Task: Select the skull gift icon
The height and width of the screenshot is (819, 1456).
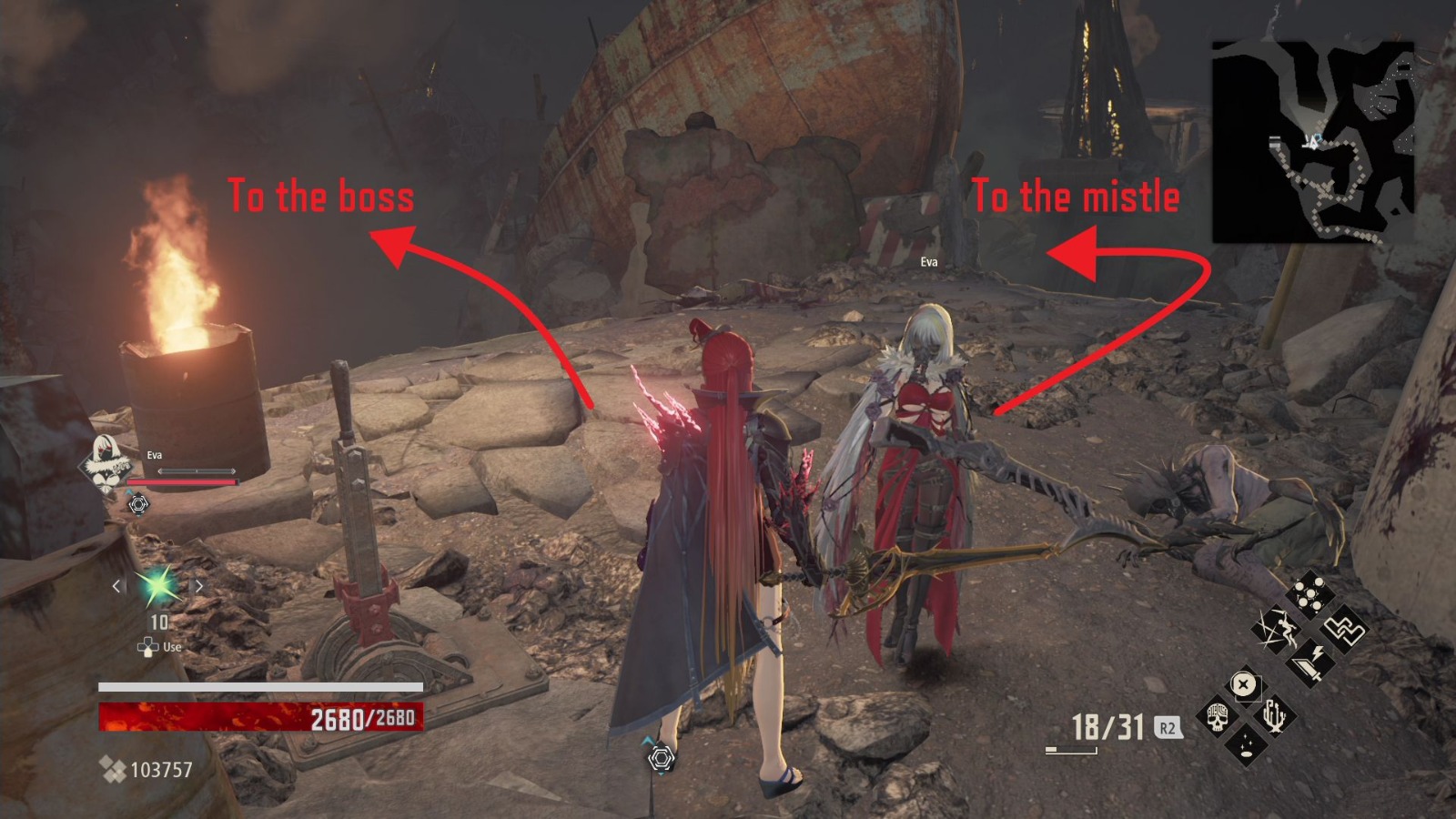Action: [1218, 718]
